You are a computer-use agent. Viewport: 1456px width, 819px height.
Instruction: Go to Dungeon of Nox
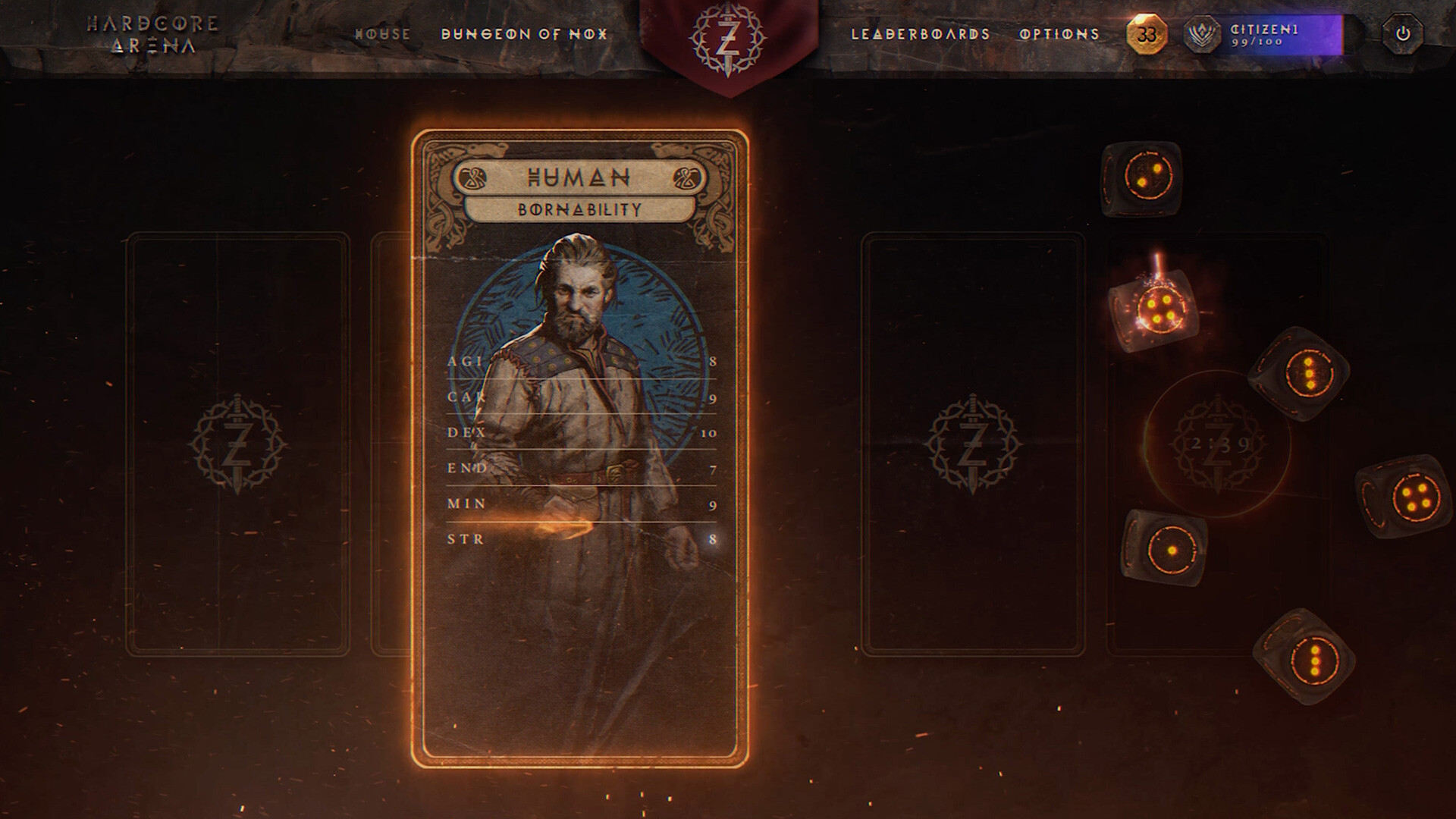524,34
